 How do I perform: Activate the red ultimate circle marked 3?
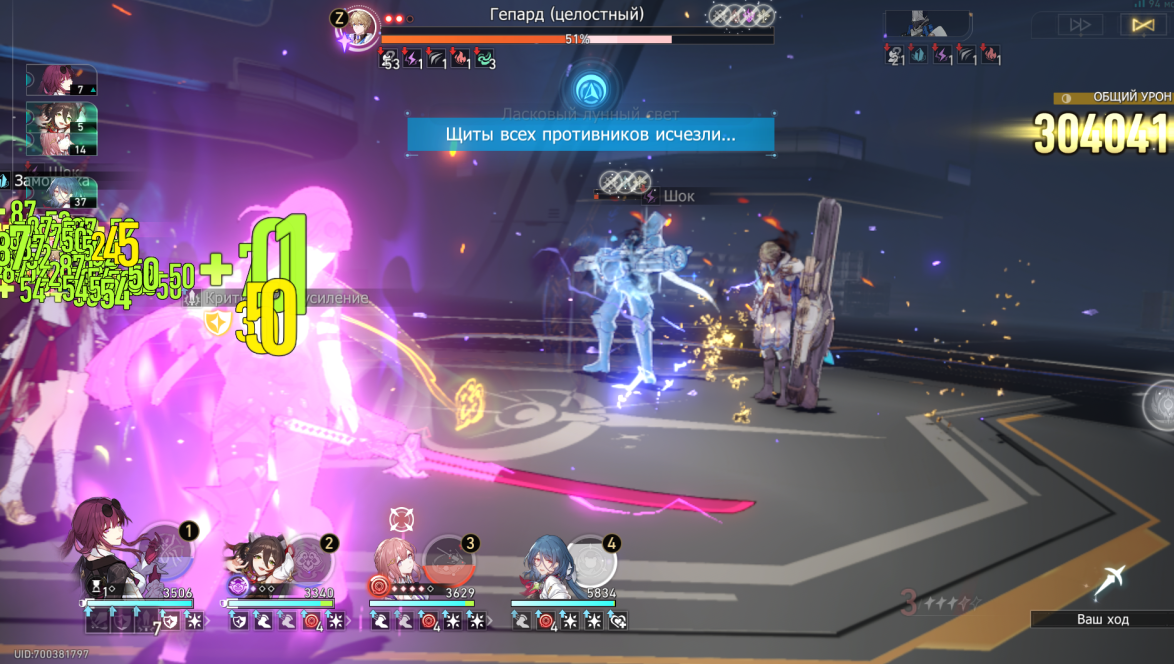pyautogui.click(x=447, y=562)
